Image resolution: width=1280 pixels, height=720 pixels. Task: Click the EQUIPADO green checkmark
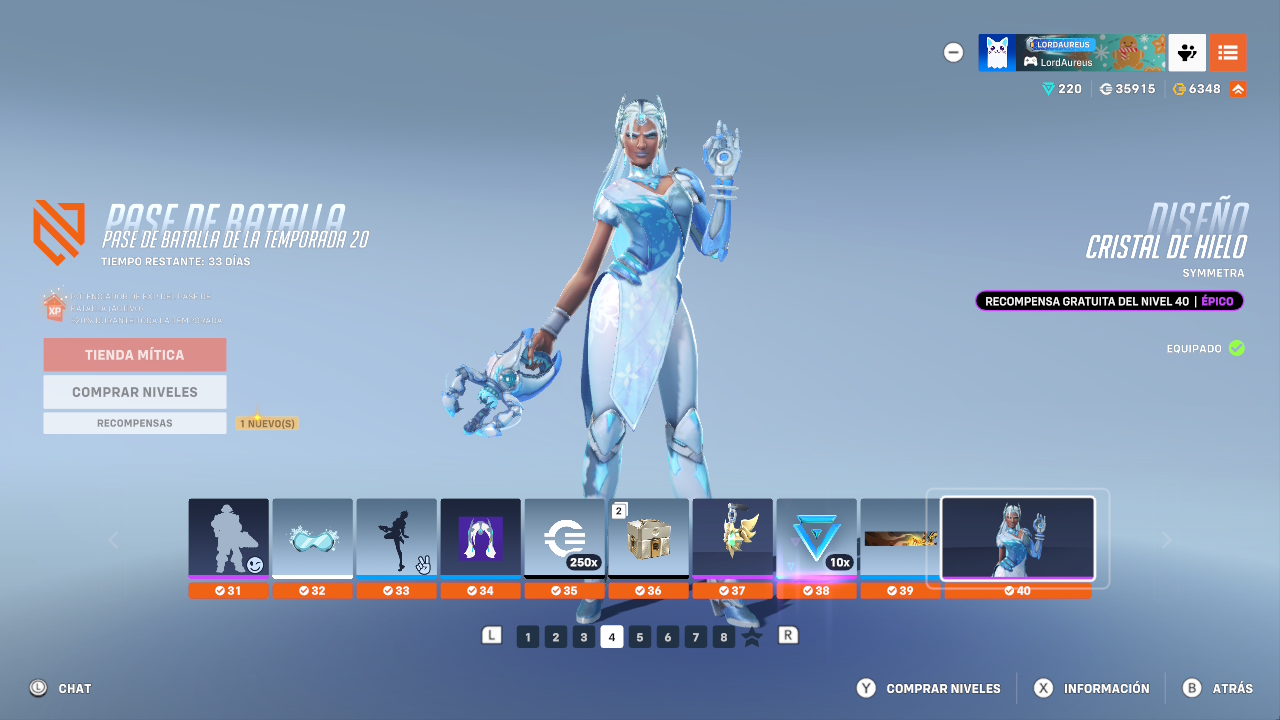click(1236, 348)
